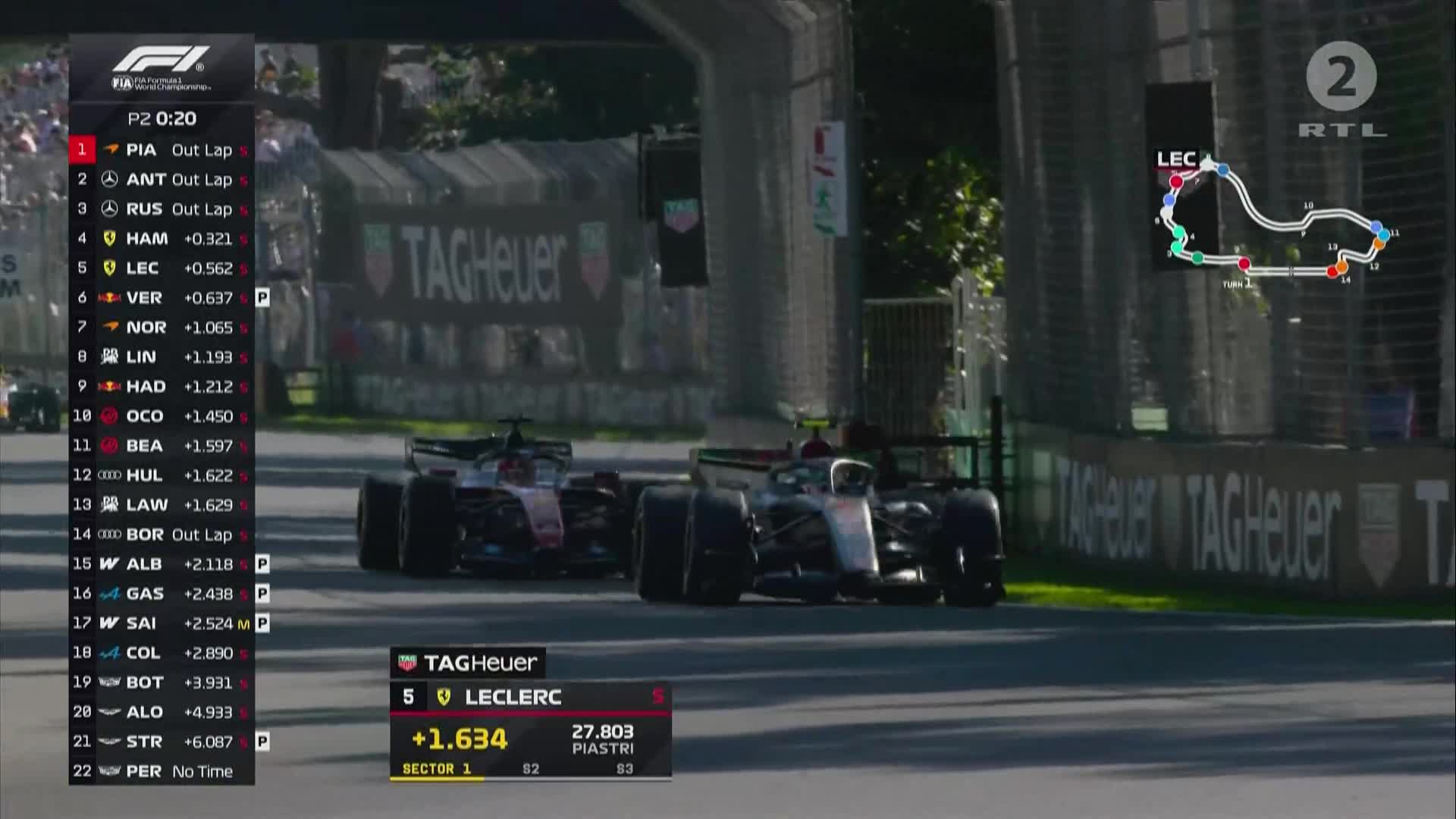The width and height of the screenshot is (1456, 819).
Task: Select Piastri's row in the timing tower
Action: [162, 150]
